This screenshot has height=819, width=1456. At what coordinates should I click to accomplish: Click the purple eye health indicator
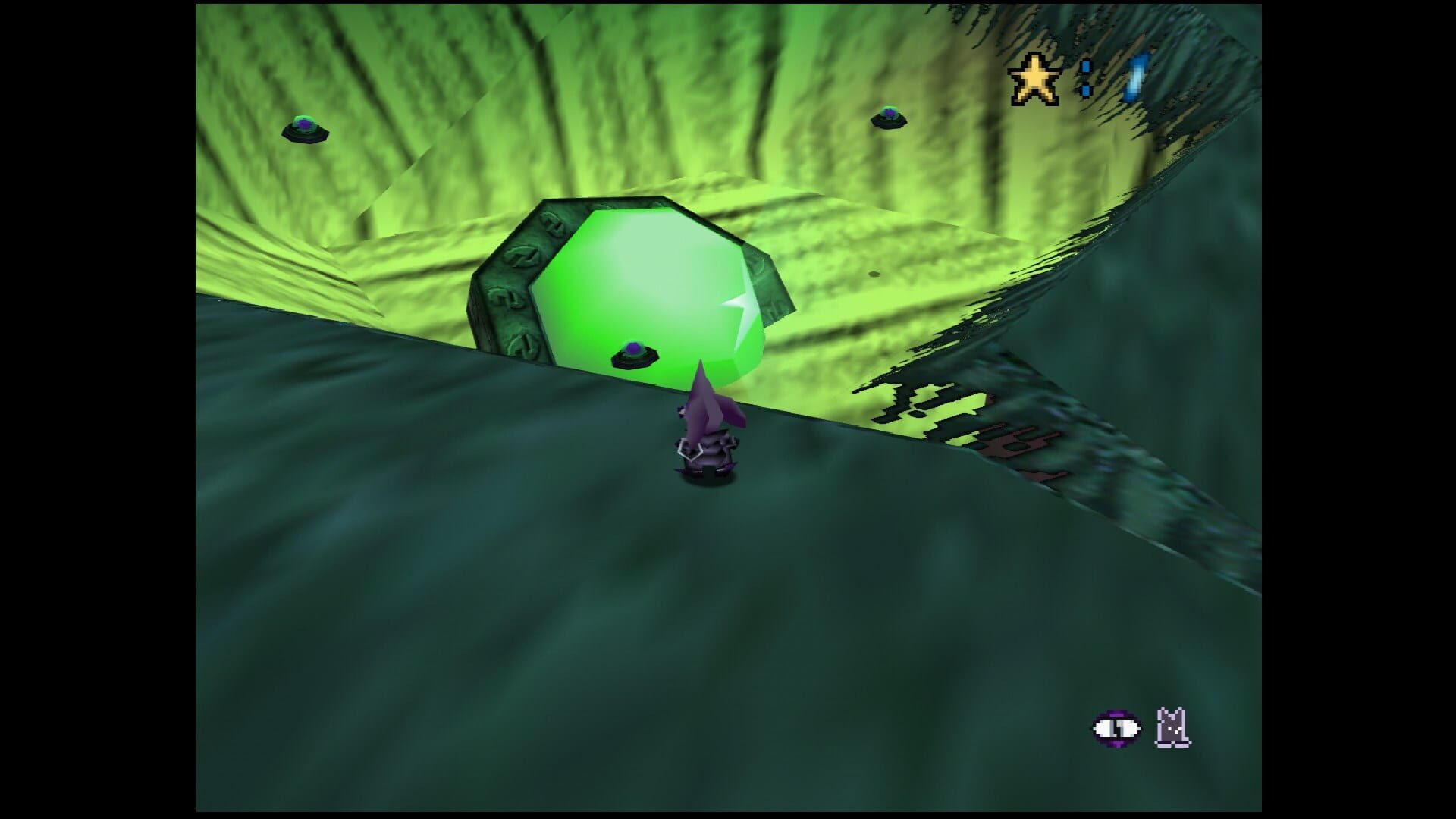click(1118, 729)
